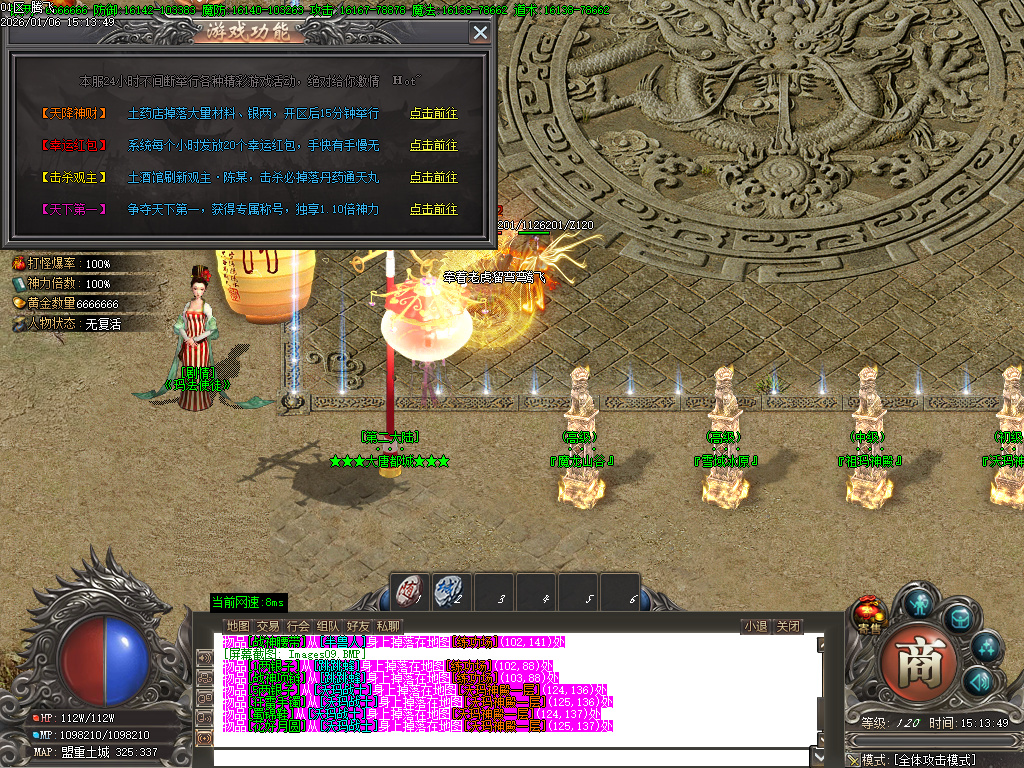Travel to the 天下第一 event via 点击前往
Viewport: 1024px width, 768px height.
coord(433,210)
